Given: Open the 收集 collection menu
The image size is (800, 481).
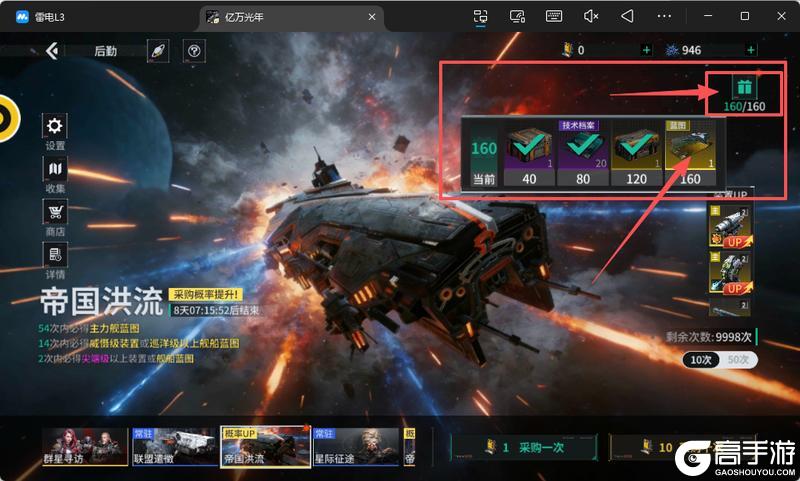Looking at the screenshot, I should coord(55,170).
